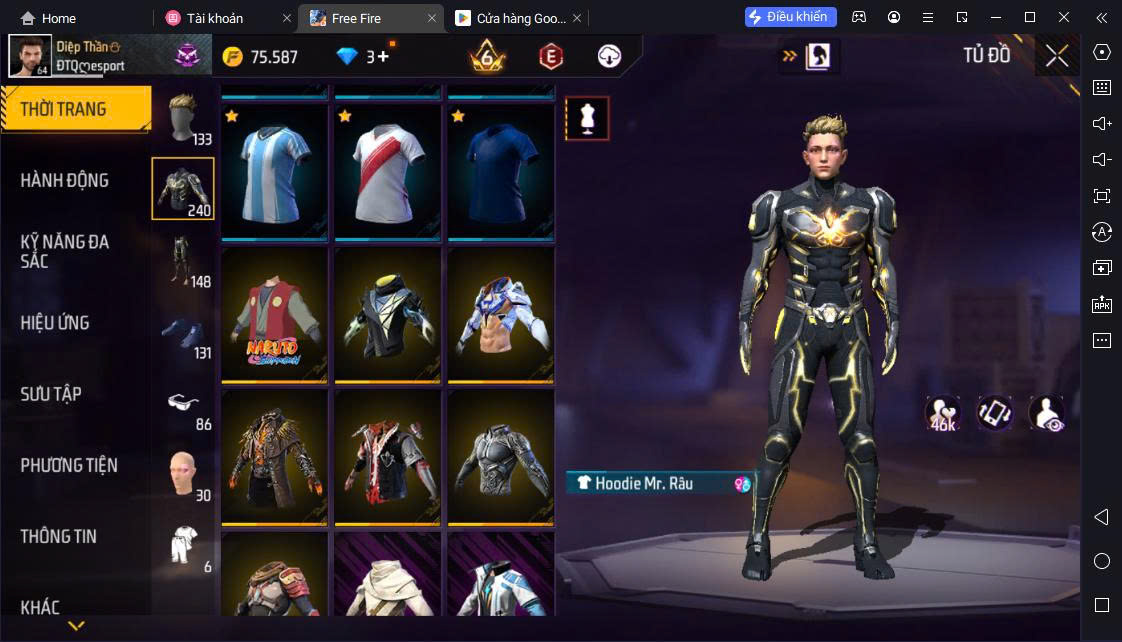1122x642 pixels.
Task: Pick the Naruto Shippuden red outfit top
Action: click(x=274, y=315)
